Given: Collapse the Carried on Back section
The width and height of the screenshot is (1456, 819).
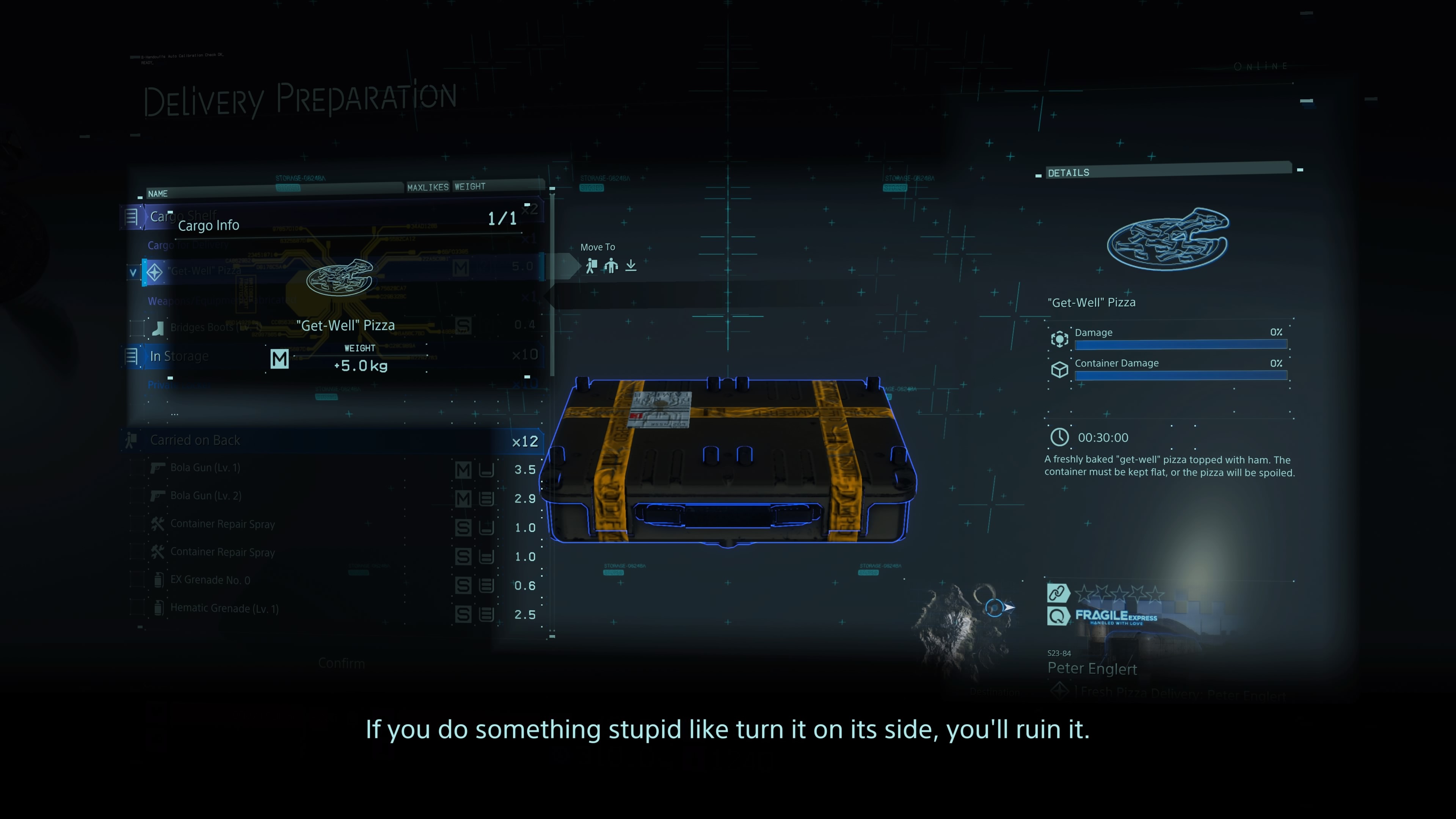Looking at the screenshot, I should pos(195,440).
